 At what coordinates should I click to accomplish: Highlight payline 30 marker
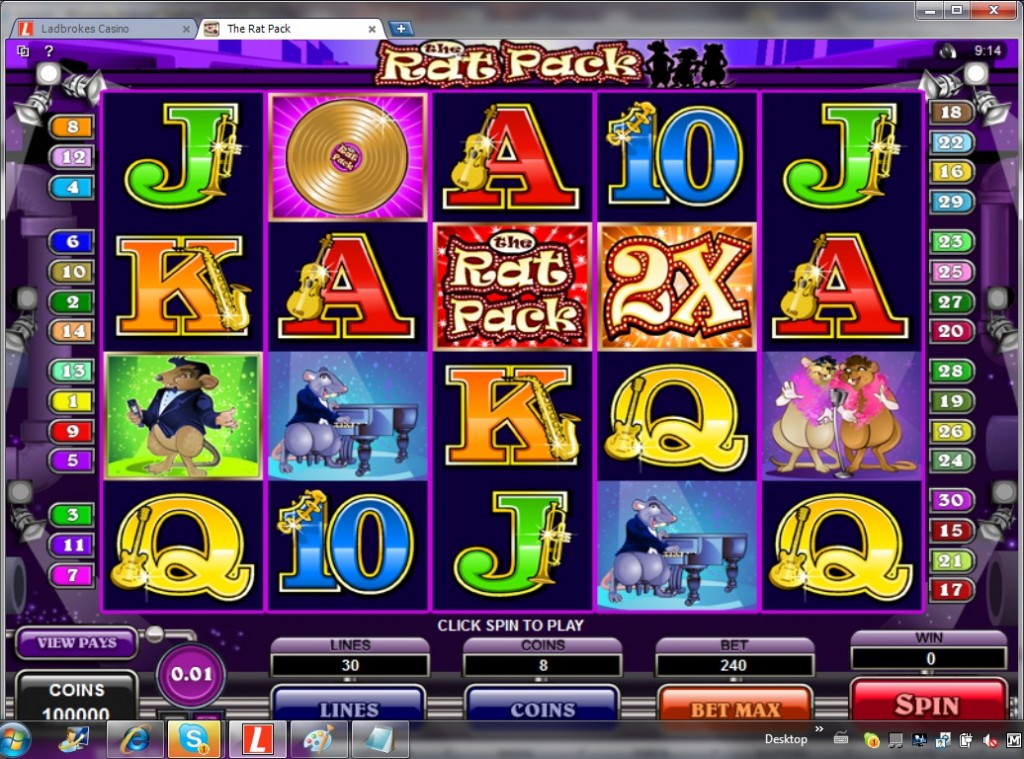pyautogui.click(x=951, y=500)
